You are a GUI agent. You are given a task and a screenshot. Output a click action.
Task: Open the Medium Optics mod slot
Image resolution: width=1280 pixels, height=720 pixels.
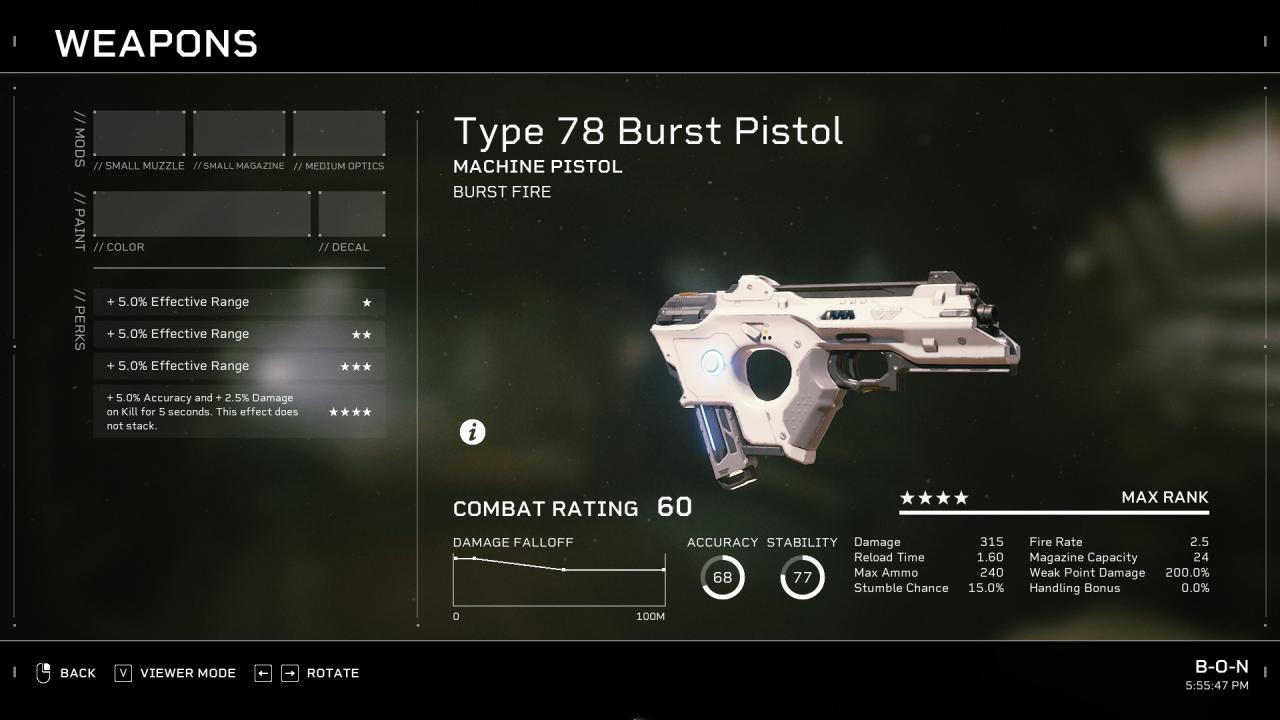[339, 134]
